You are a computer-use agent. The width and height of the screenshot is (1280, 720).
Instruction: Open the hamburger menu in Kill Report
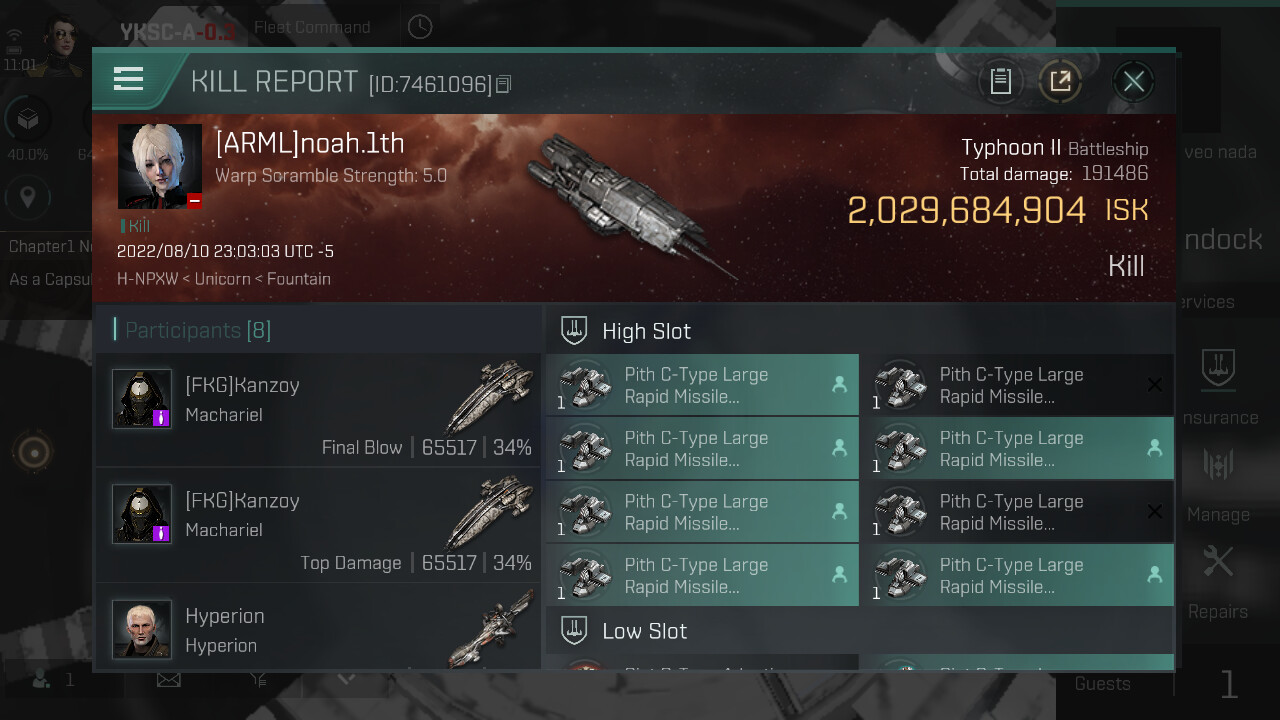click(x=129, y=79)
